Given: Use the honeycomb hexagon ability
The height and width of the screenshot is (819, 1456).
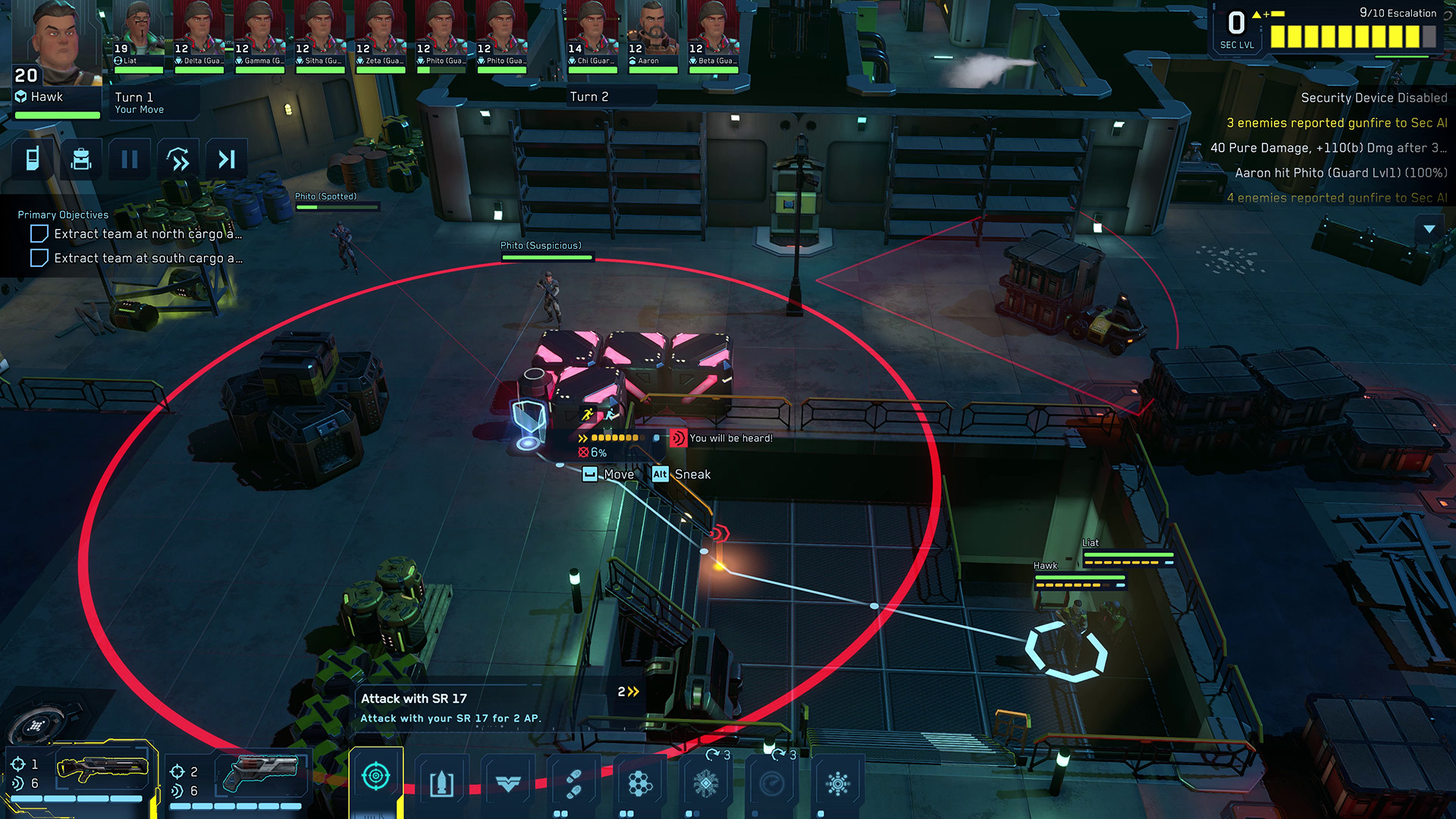Looking at the screenshot, I should [x=640, y=783].
